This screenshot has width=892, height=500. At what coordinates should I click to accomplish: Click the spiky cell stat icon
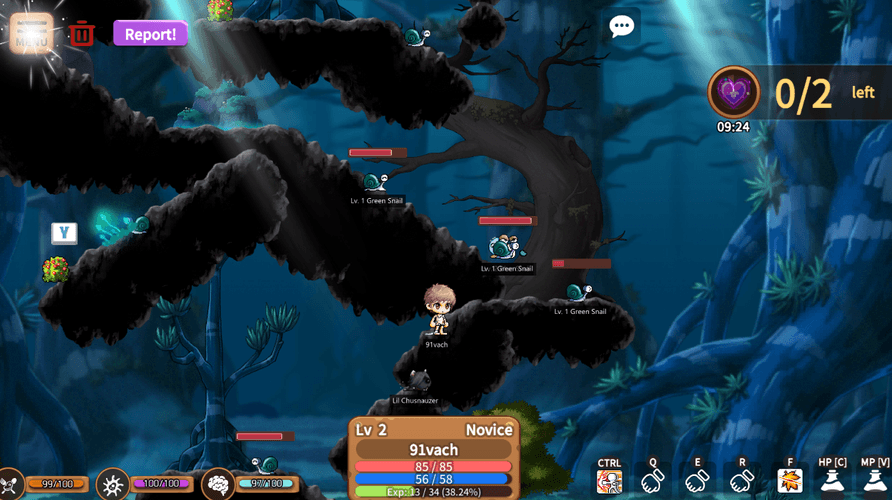point(112,485)
